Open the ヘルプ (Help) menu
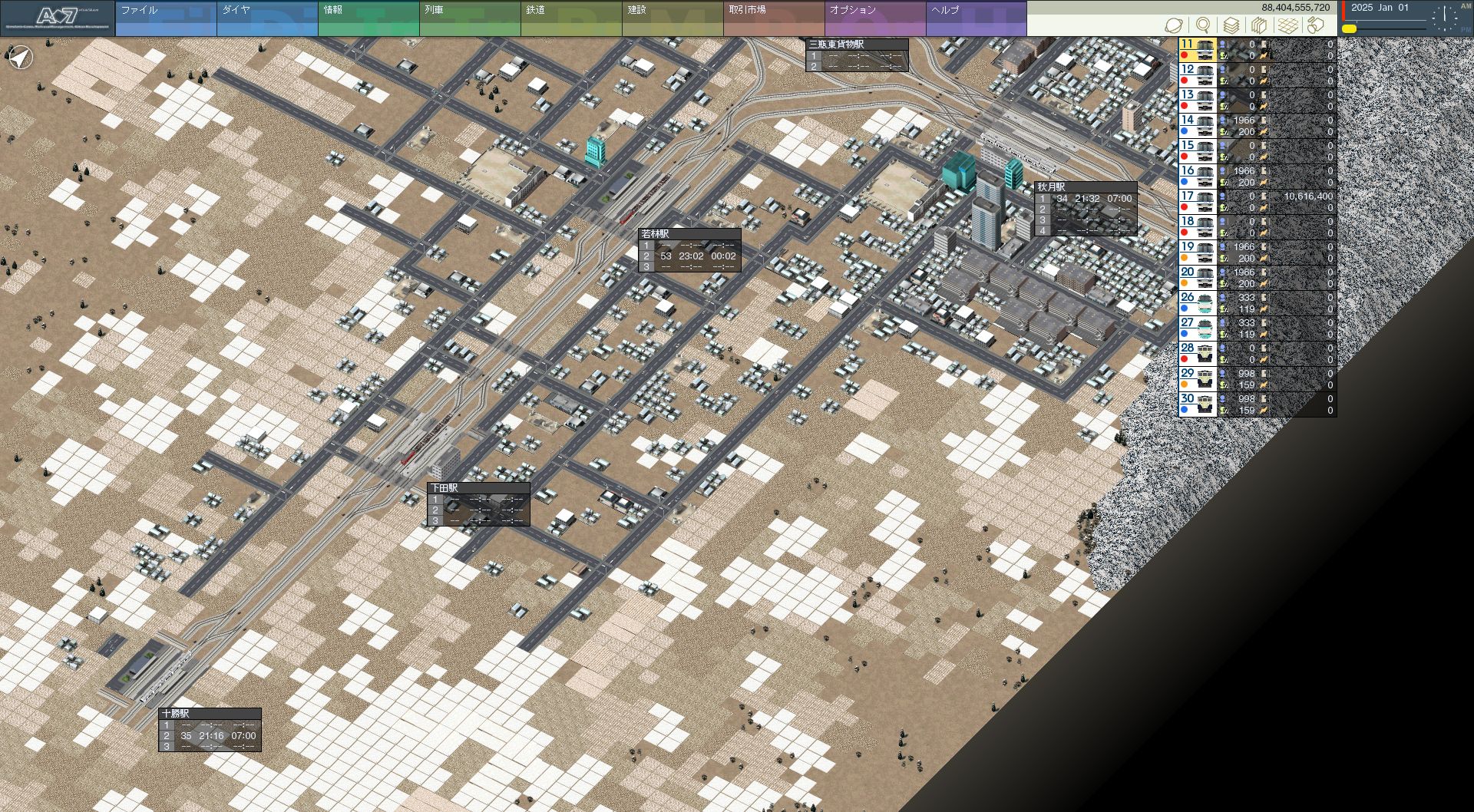The height and width of the screenshot is (812, 1474). [976, 18]
